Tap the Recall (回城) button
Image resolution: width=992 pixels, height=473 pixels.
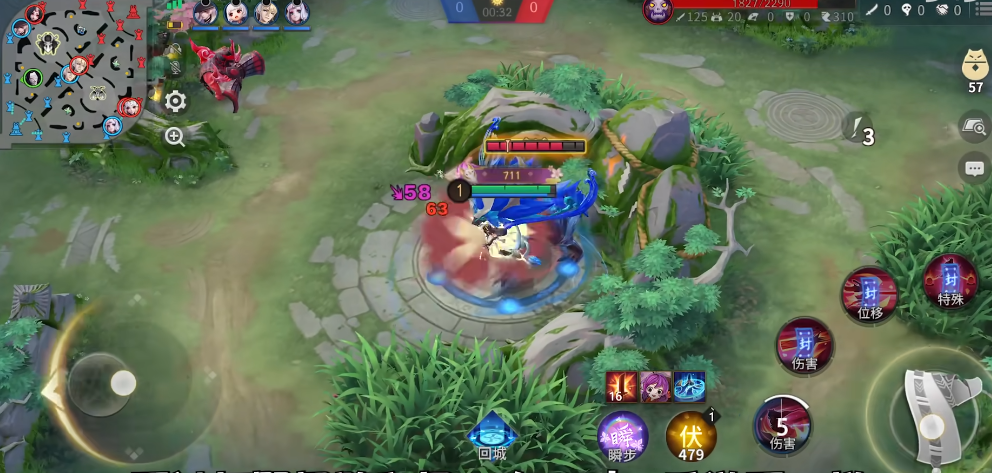[x=492, y=435]
